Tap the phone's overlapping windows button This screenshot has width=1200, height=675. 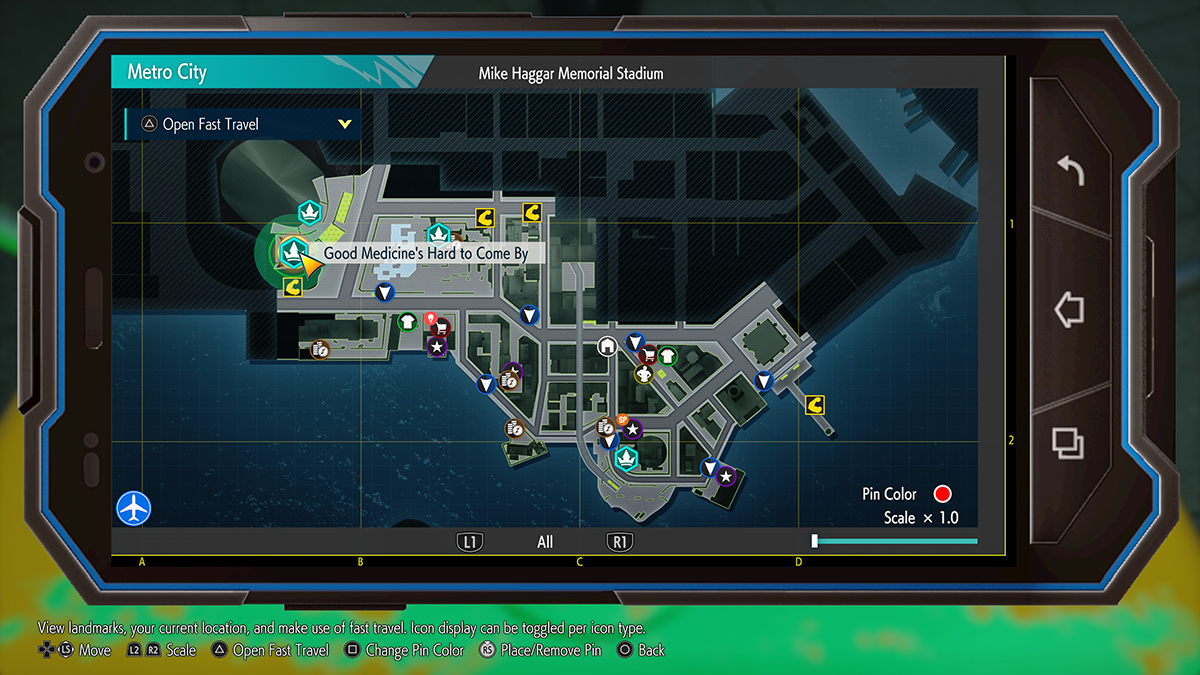(x=1068, y=443)
